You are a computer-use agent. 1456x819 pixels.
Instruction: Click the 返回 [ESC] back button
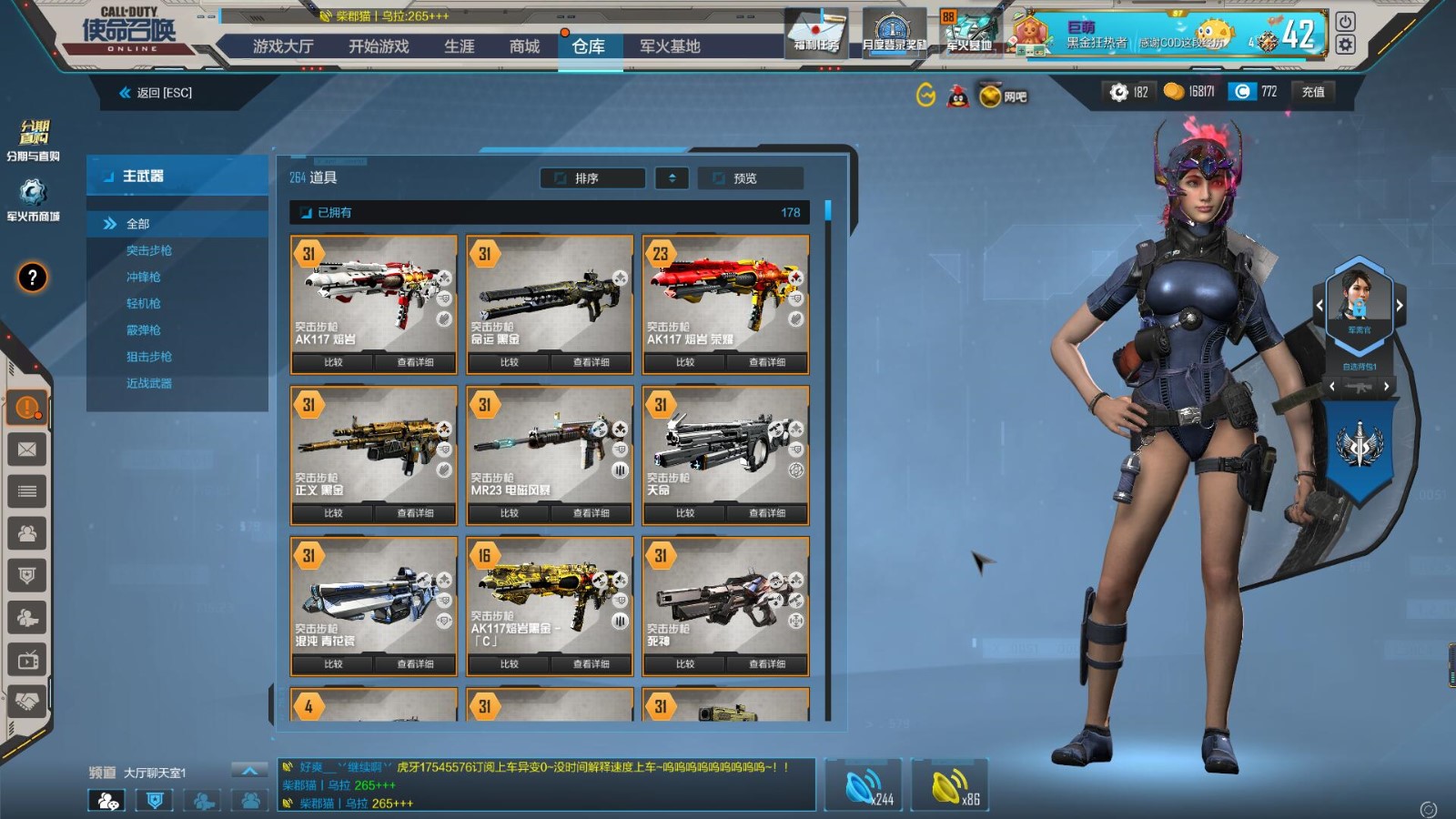[157, 93]
